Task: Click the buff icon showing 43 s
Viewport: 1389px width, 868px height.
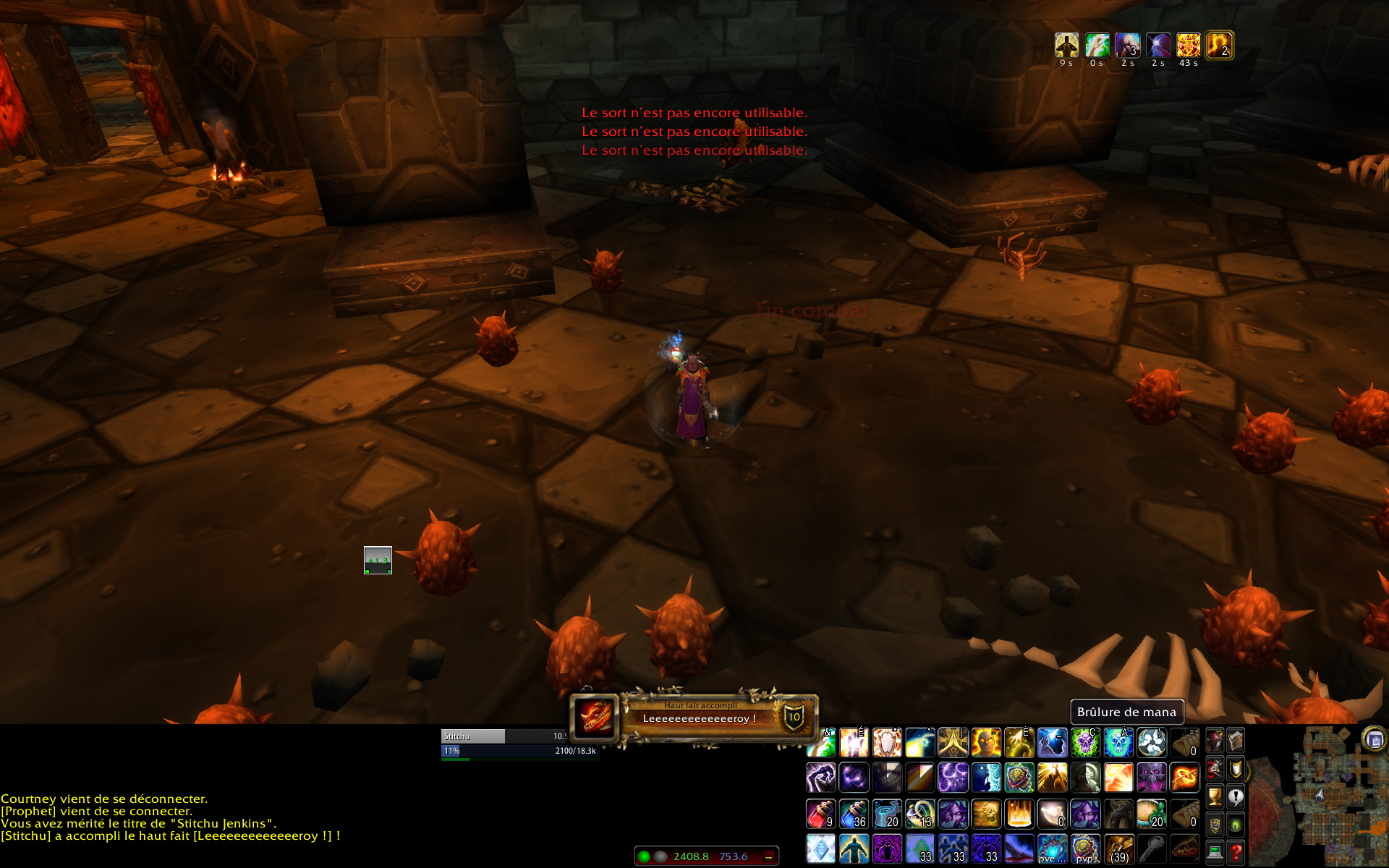Action: click(x=1189, y=46)
